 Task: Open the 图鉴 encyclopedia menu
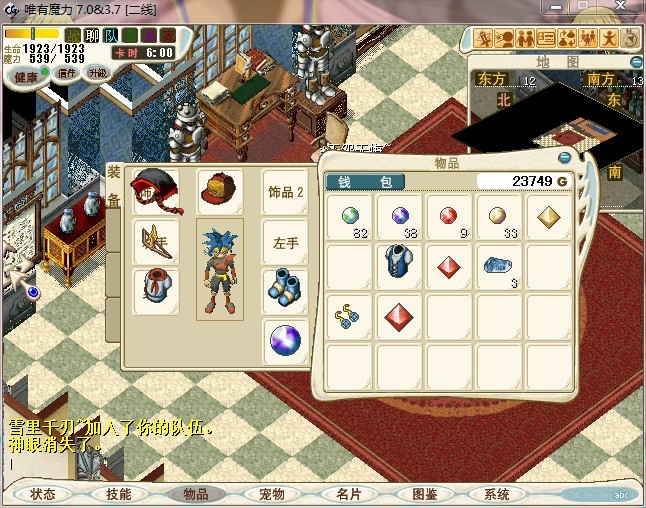424,494
